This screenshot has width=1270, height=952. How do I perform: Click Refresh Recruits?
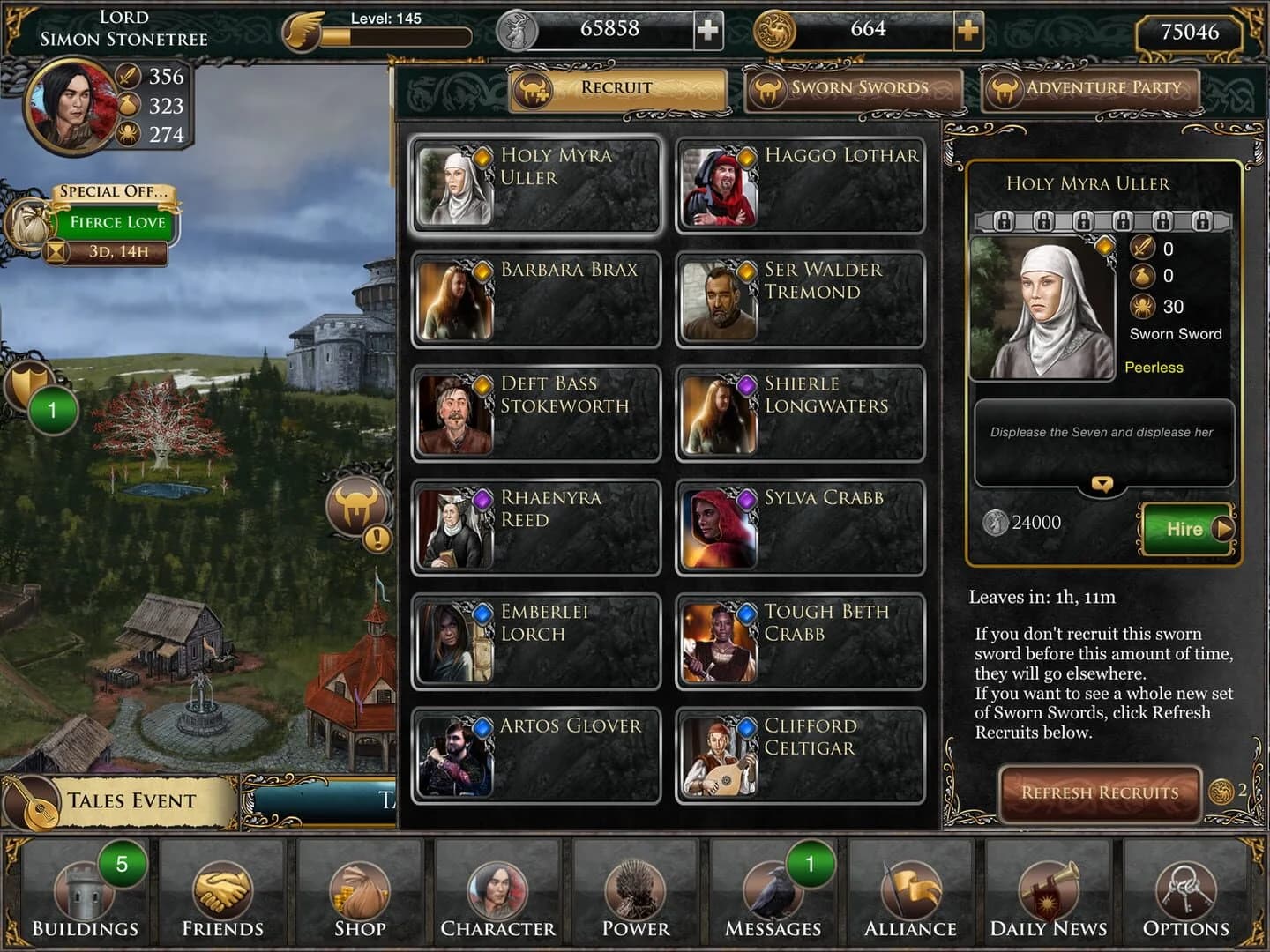[1099, 792]
